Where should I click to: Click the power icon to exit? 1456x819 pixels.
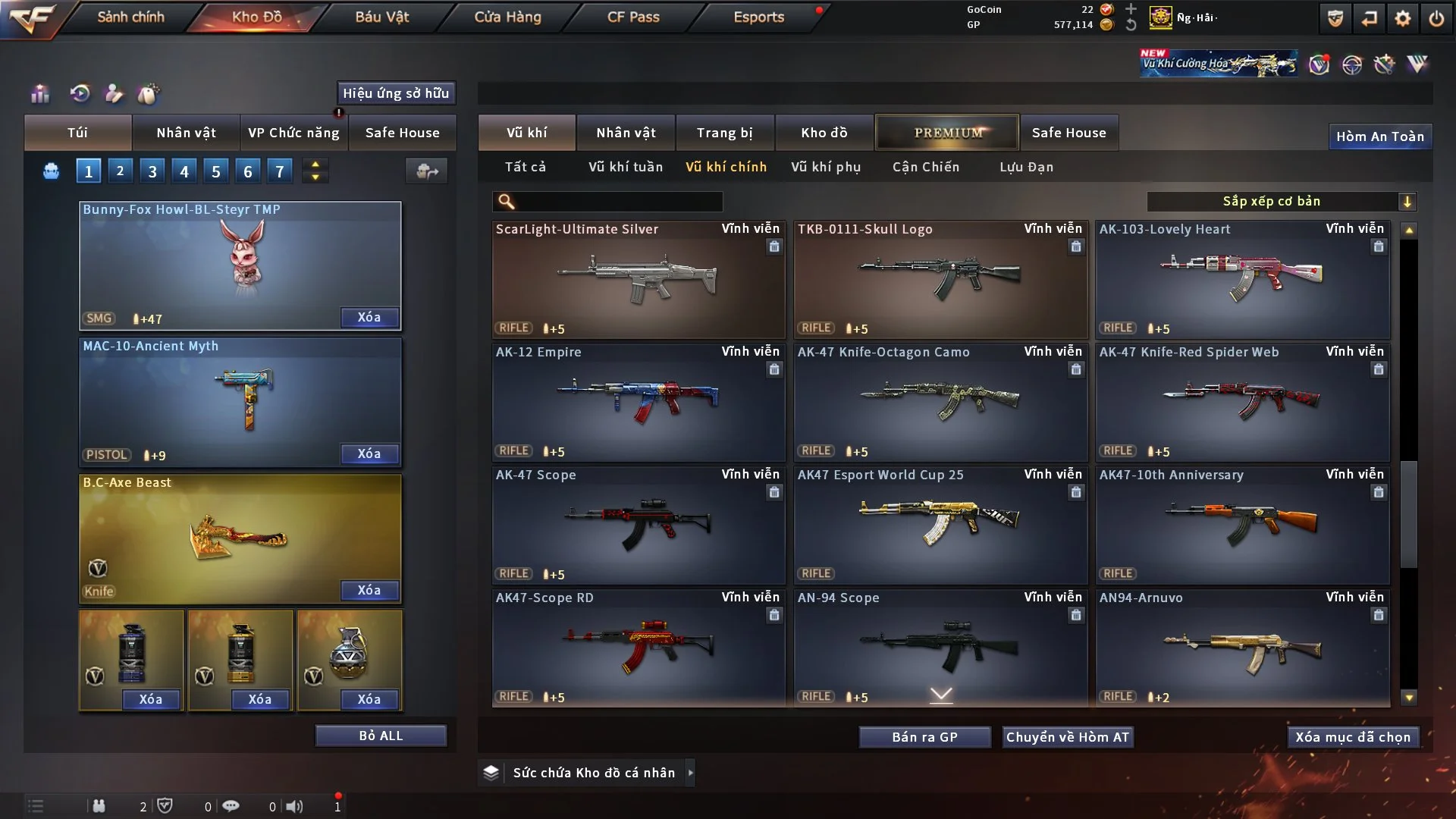[1436, 18]
